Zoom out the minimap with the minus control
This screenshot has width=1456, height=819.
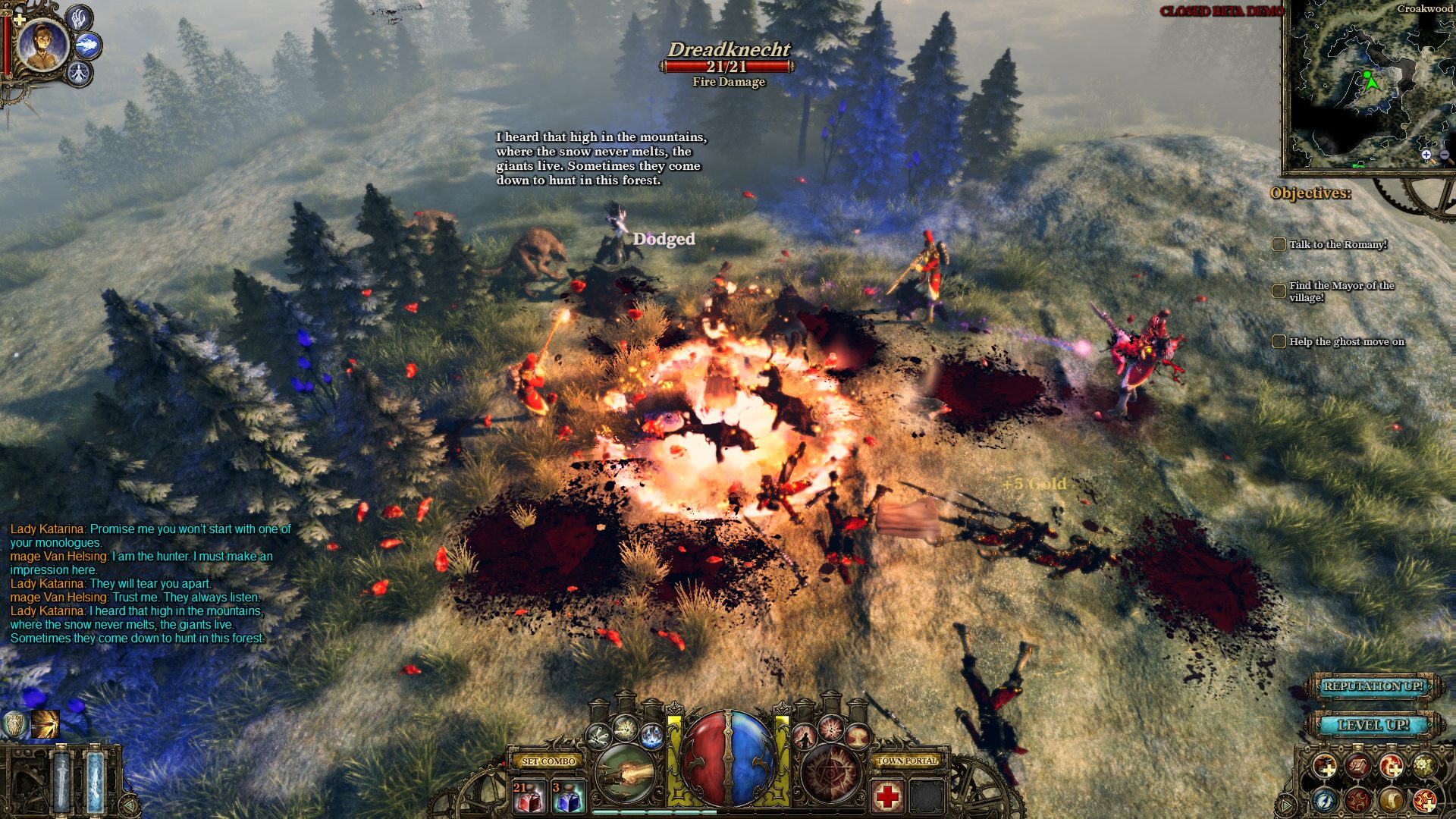pyautogui.click(x=1445, y=155)
